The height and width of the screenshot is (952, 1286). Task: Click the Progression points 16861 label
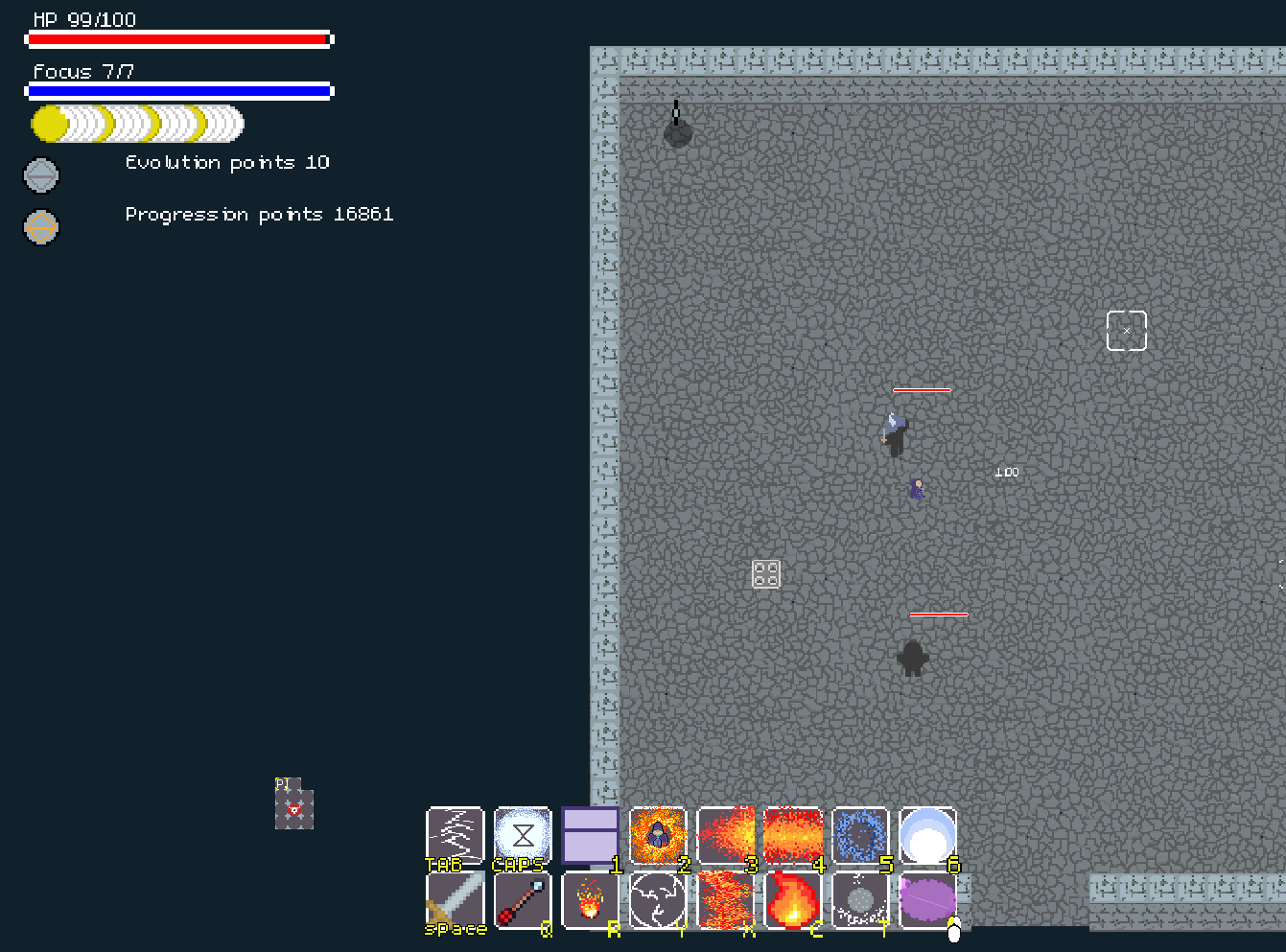click(259, 214)
